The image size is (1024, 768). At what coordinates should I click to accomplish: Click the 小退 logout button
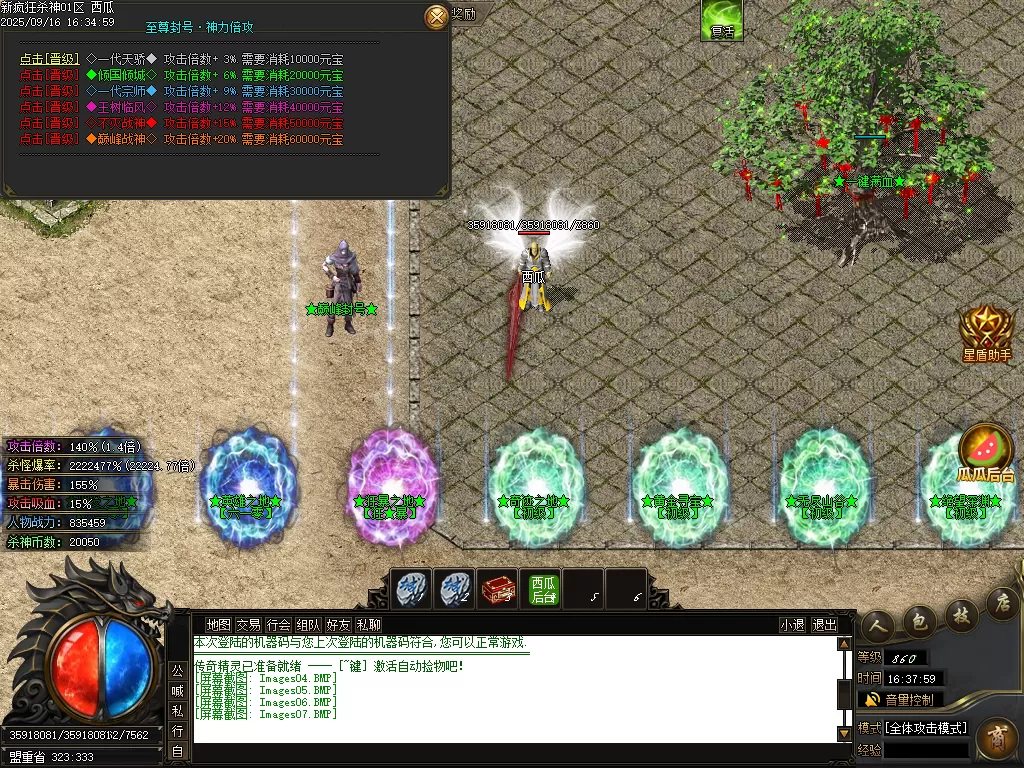(x=792, y=625)
